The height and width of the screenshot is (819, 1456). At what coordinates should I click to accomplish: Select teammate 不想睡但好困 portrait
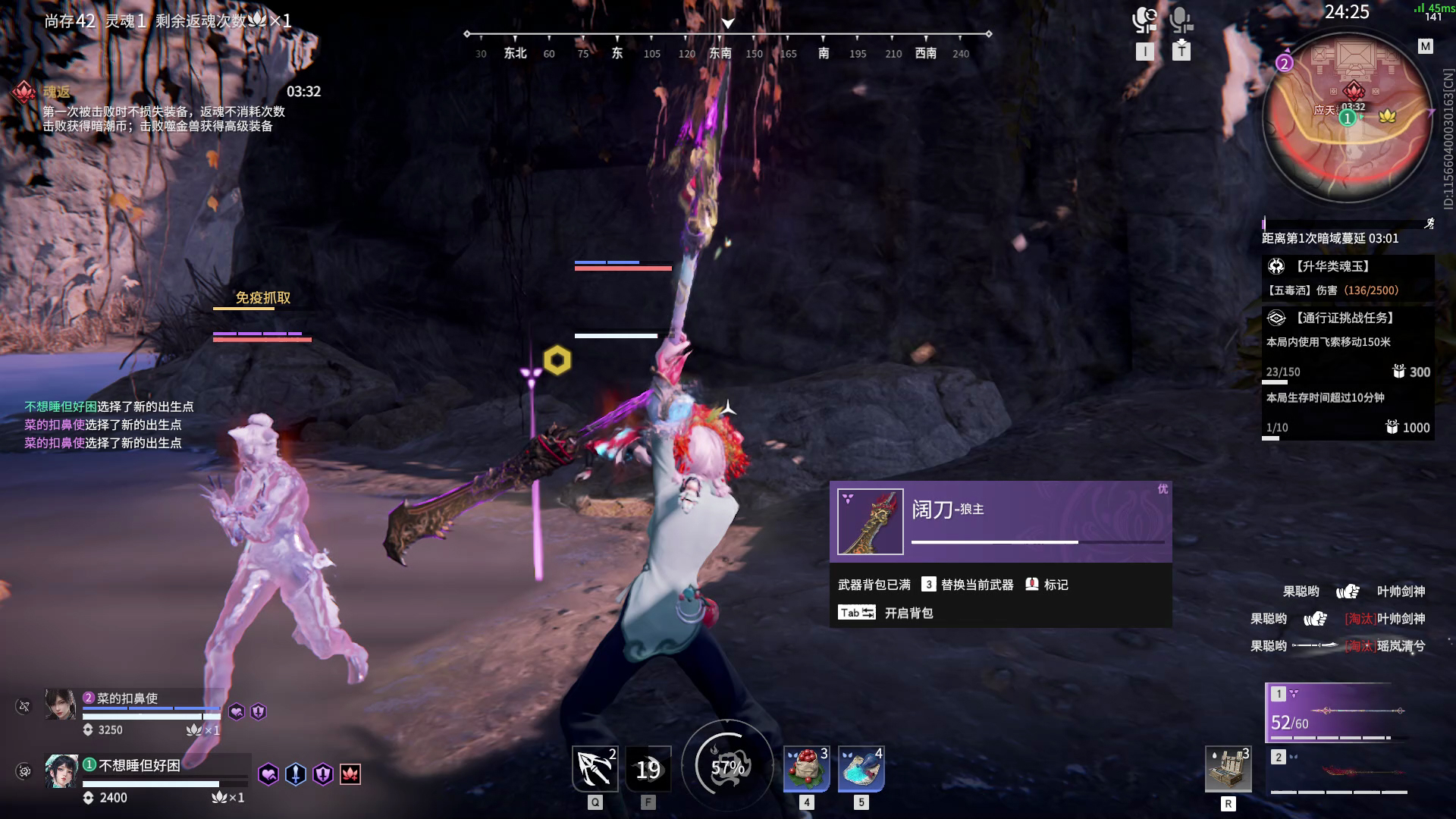61,771
